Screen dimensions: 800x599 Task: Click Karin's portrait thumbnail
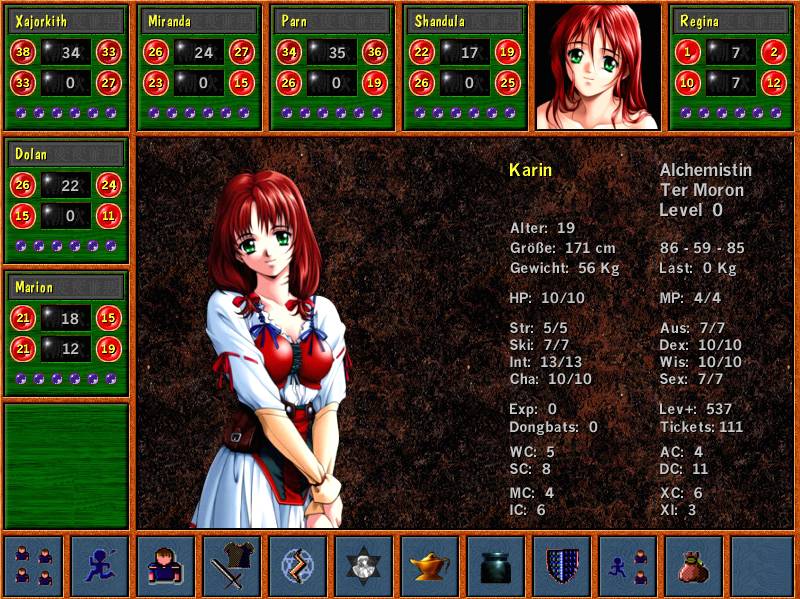point(598,67)
